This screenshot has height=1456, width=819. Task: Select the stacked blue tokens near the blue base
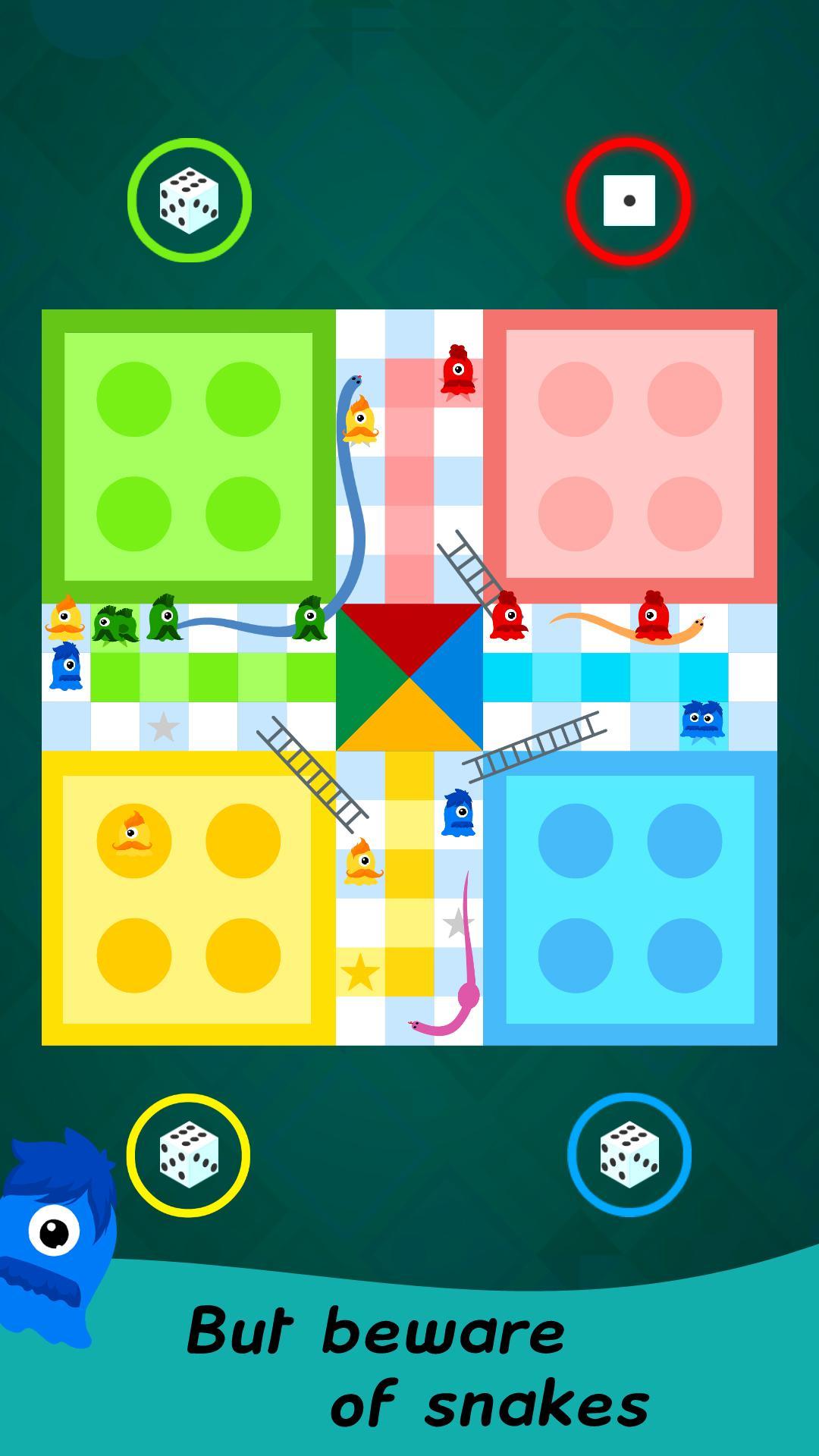point(702,720)
